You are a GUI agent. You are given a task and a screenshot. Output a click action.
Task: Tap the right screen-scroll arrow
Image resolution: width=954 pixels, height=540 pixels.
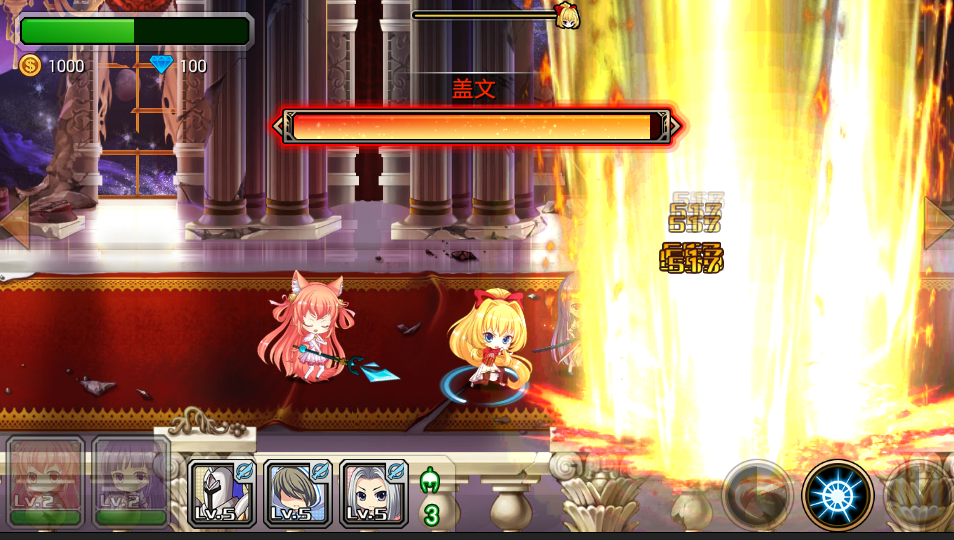tap(939, 222)
